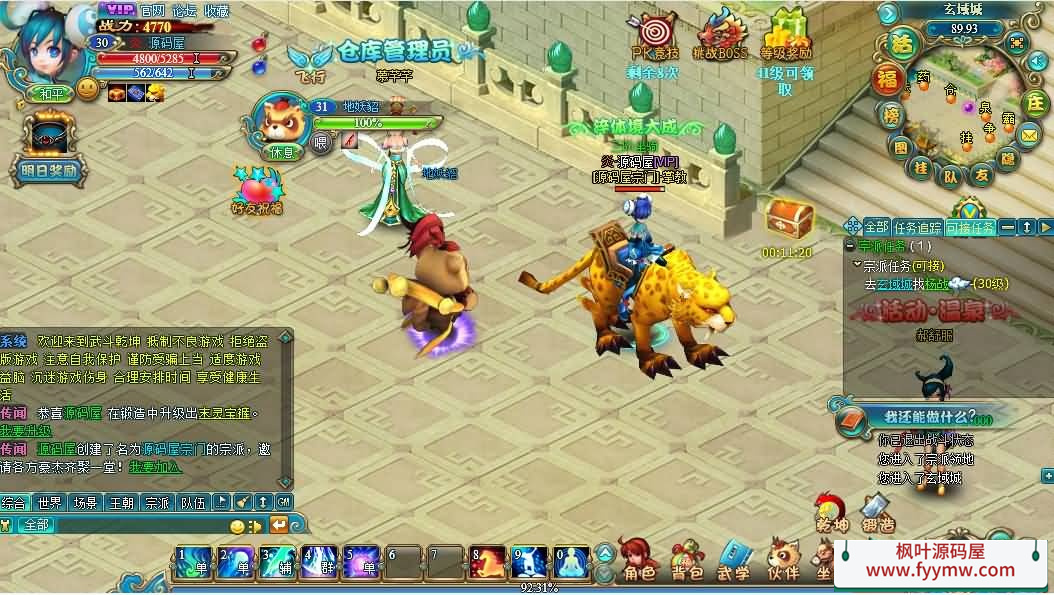Screen dimensions: 1054x595
Task: Open the 背包 backpack
Action: coord(686,561)
